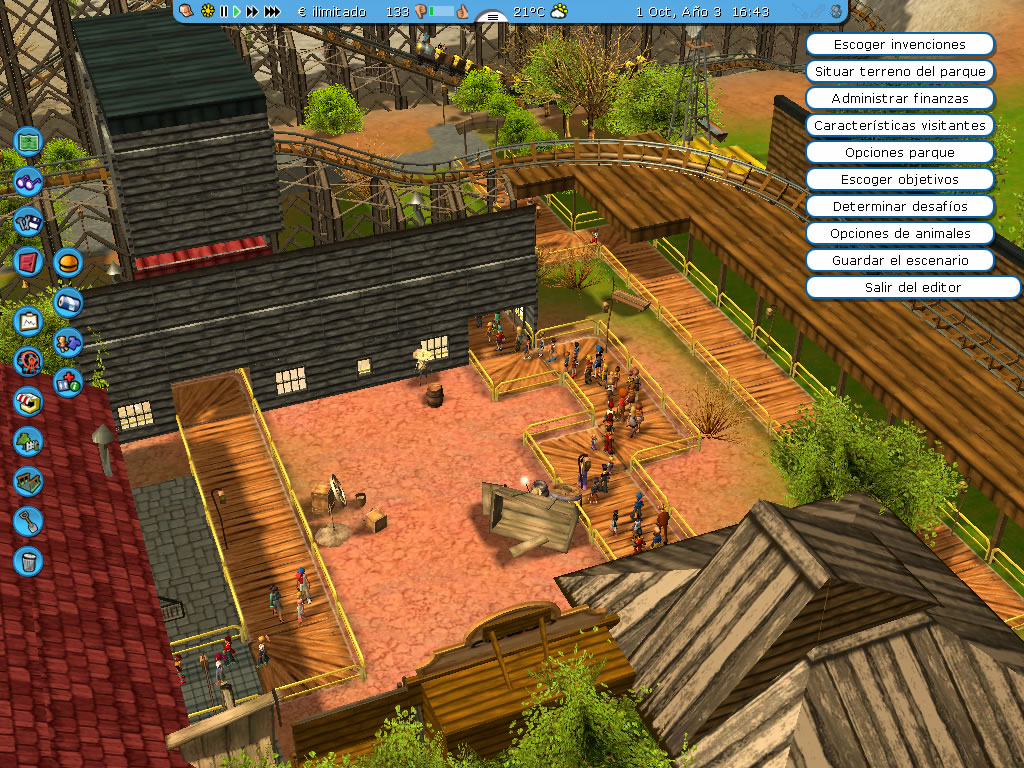Image resolution: width=1024 pixels, height=768 pixels.
Task: Choose the shovel terrain tool icon
Action: coord(28,520)
